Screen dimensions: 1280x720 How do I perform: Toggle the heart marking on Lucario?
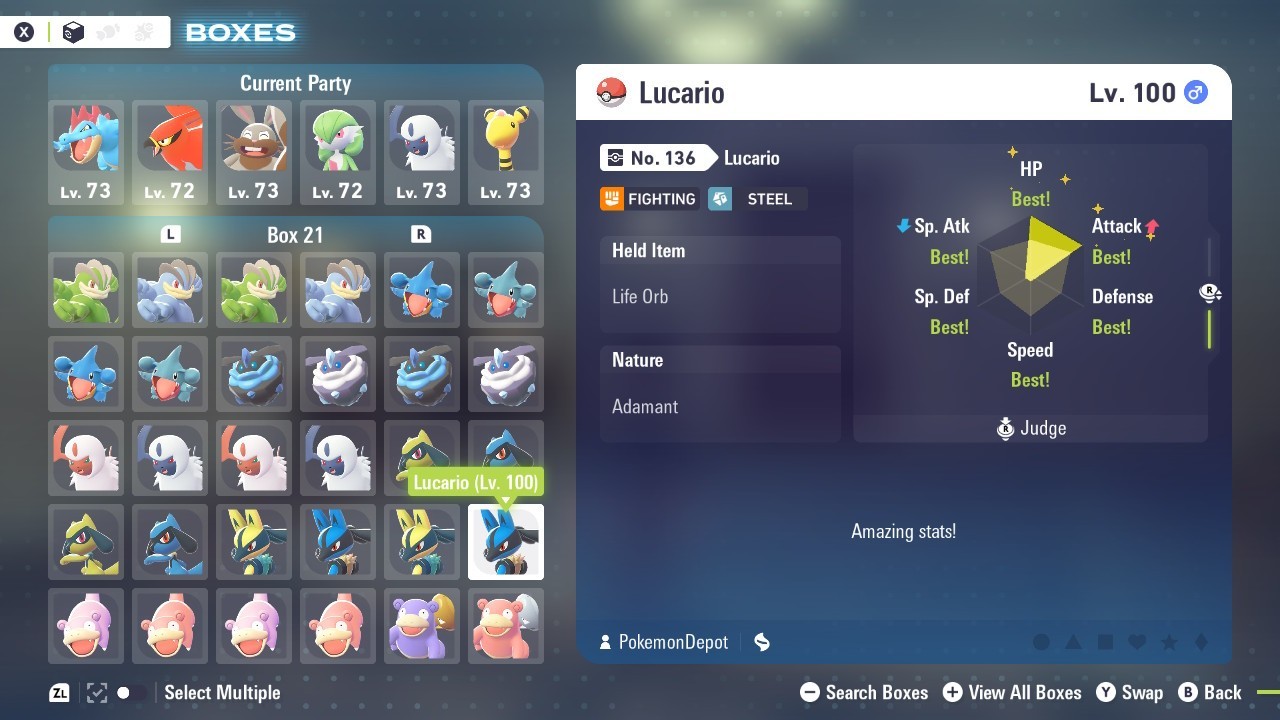coord(1138,642)
